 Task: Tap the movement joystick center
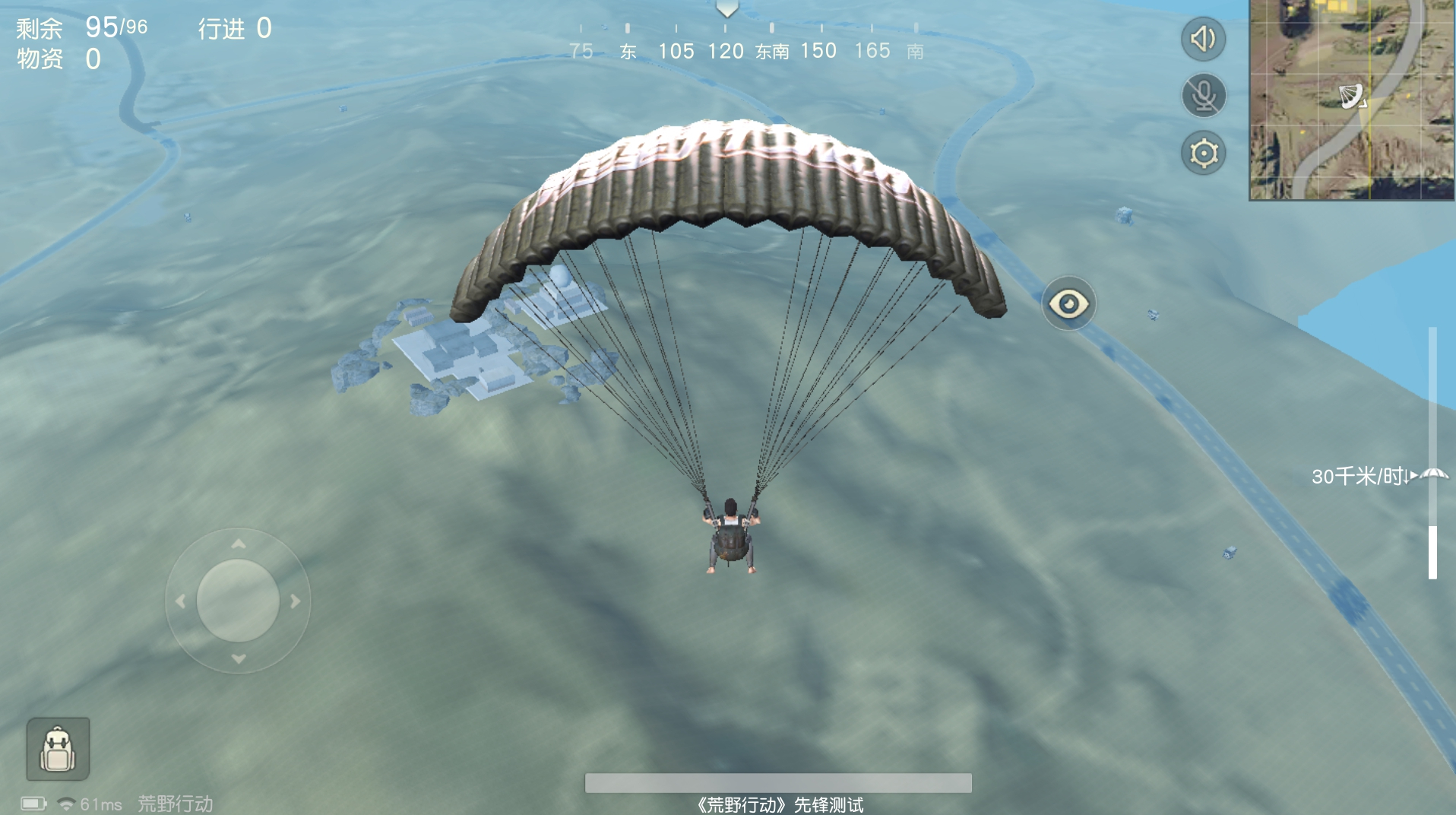pos(238,601)
